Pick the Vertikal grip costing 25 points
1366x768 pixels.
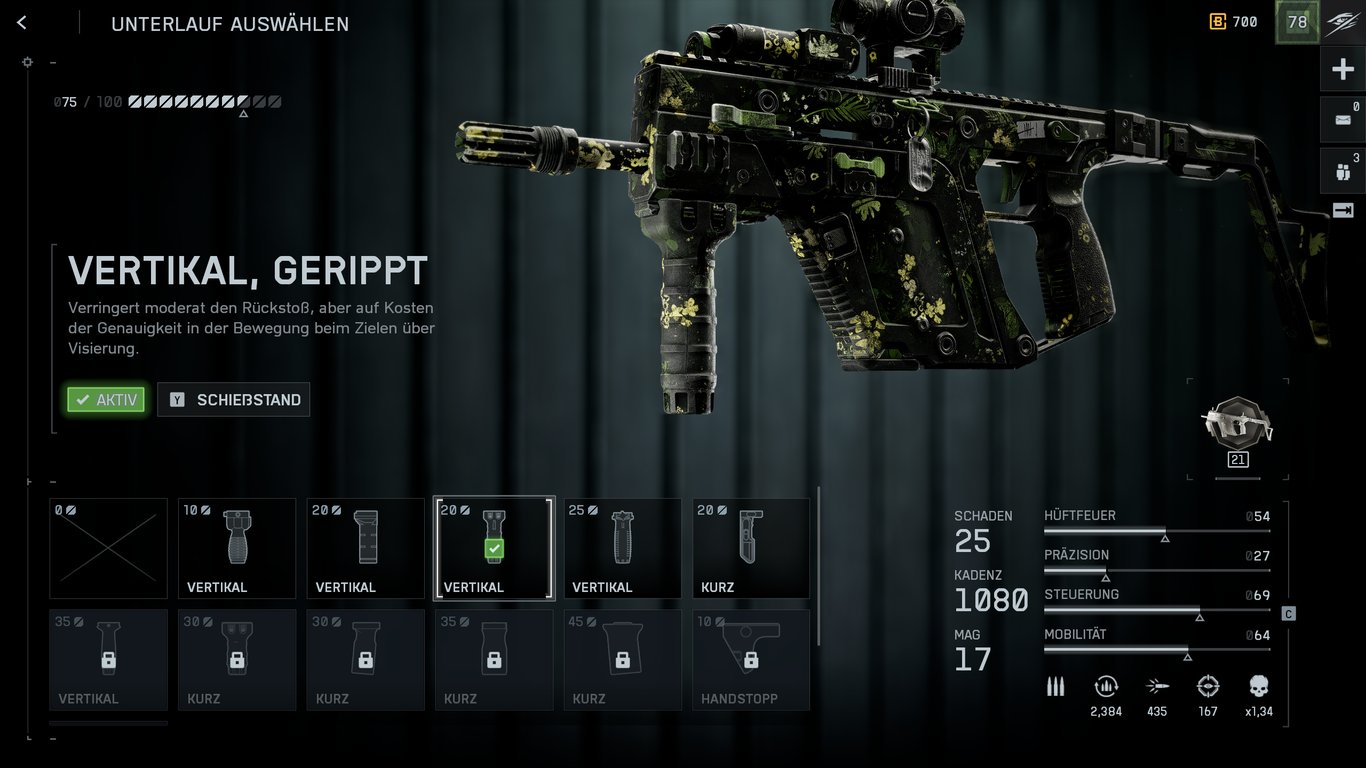pyautogui.click(x=622, y=548)
